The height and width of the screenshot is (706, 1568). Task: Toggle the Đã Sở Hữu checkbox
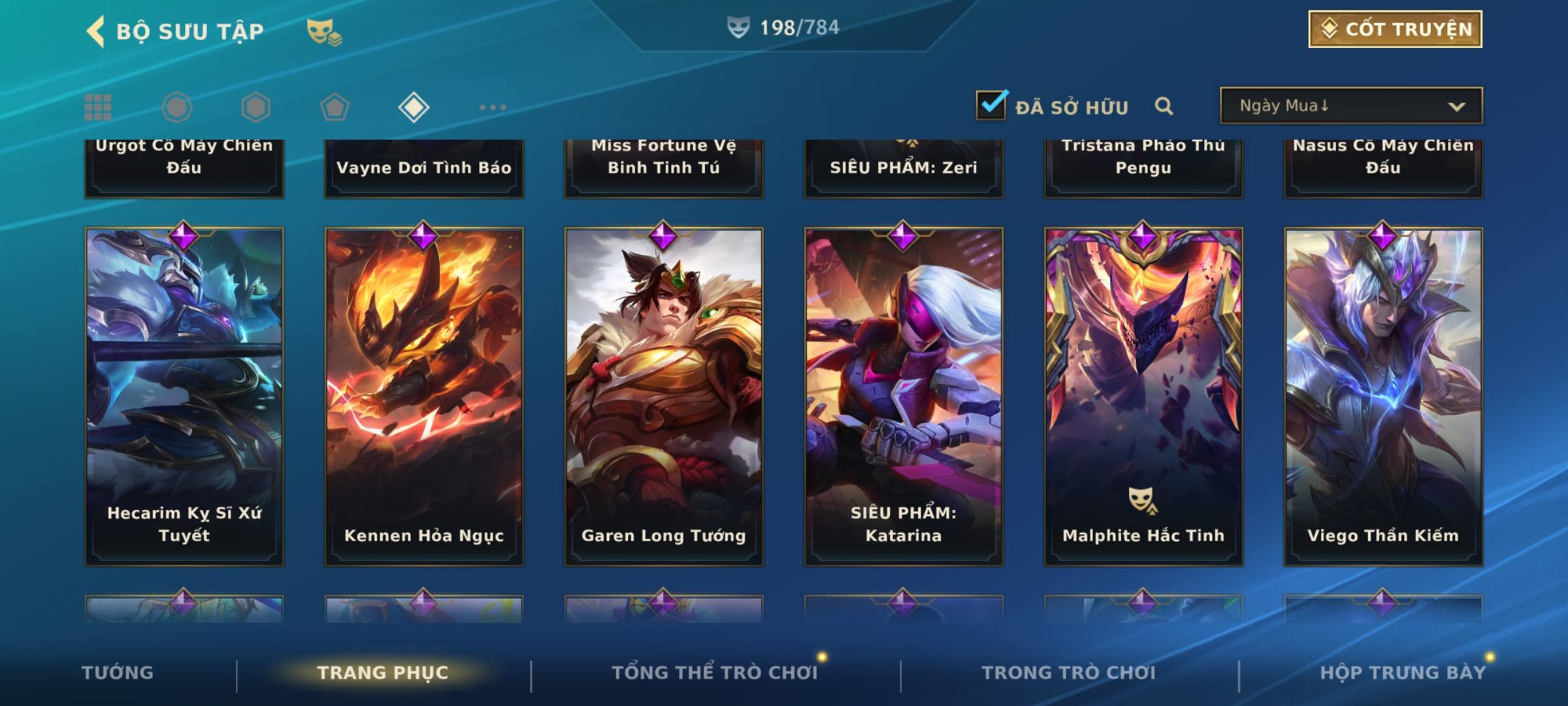[x=991, y=105]
